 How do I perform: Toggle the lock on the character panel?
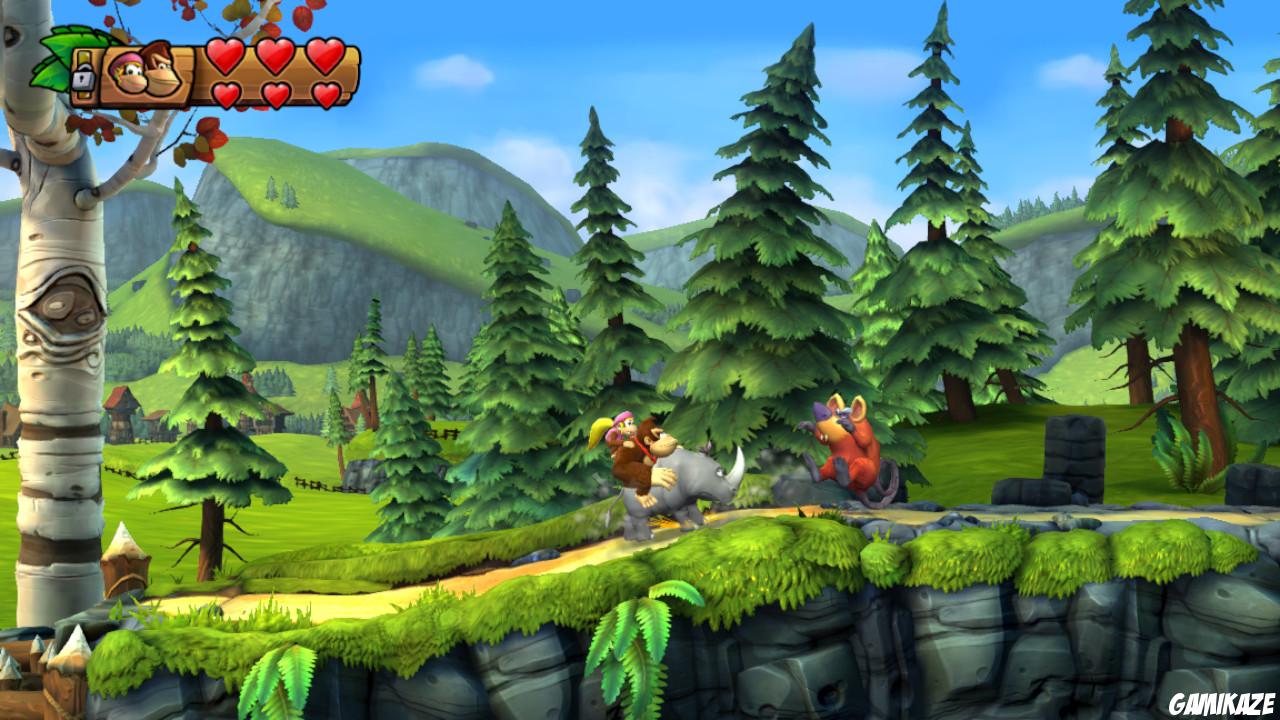(83, 77)
